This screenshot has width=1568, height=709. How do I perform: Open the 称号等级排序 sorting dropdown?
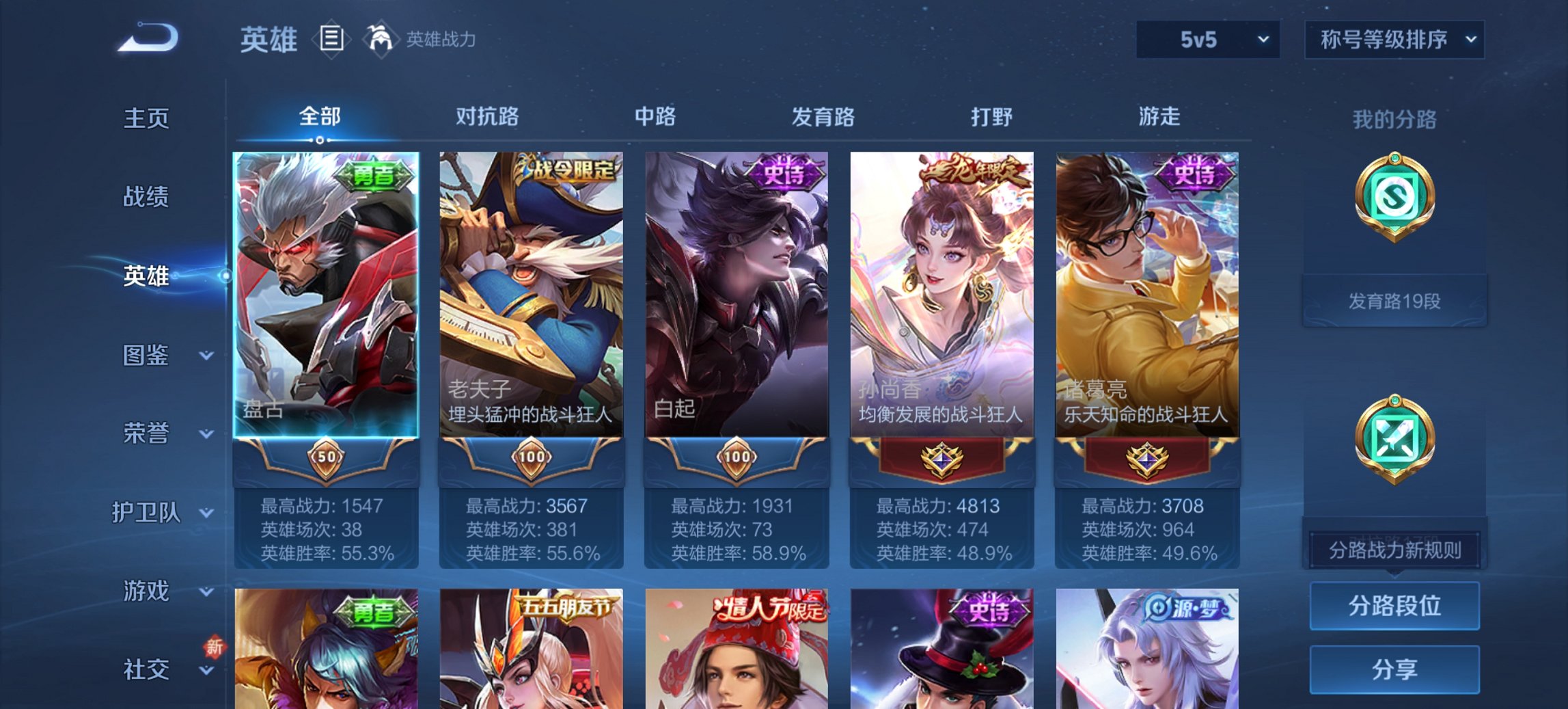pyautogui.click(x=1394, y=40)
